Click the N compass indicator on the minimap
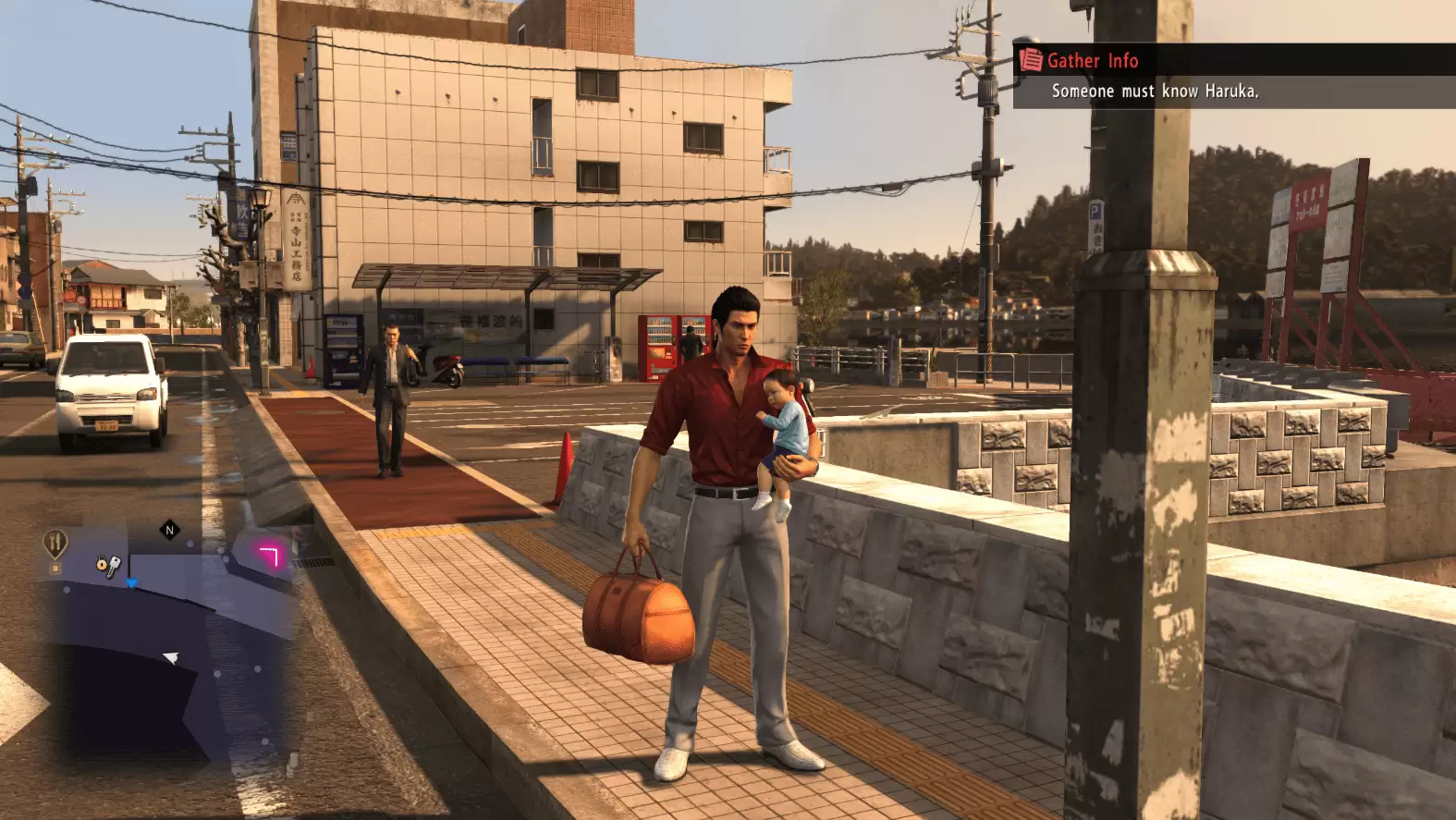 tap(168, 530)
